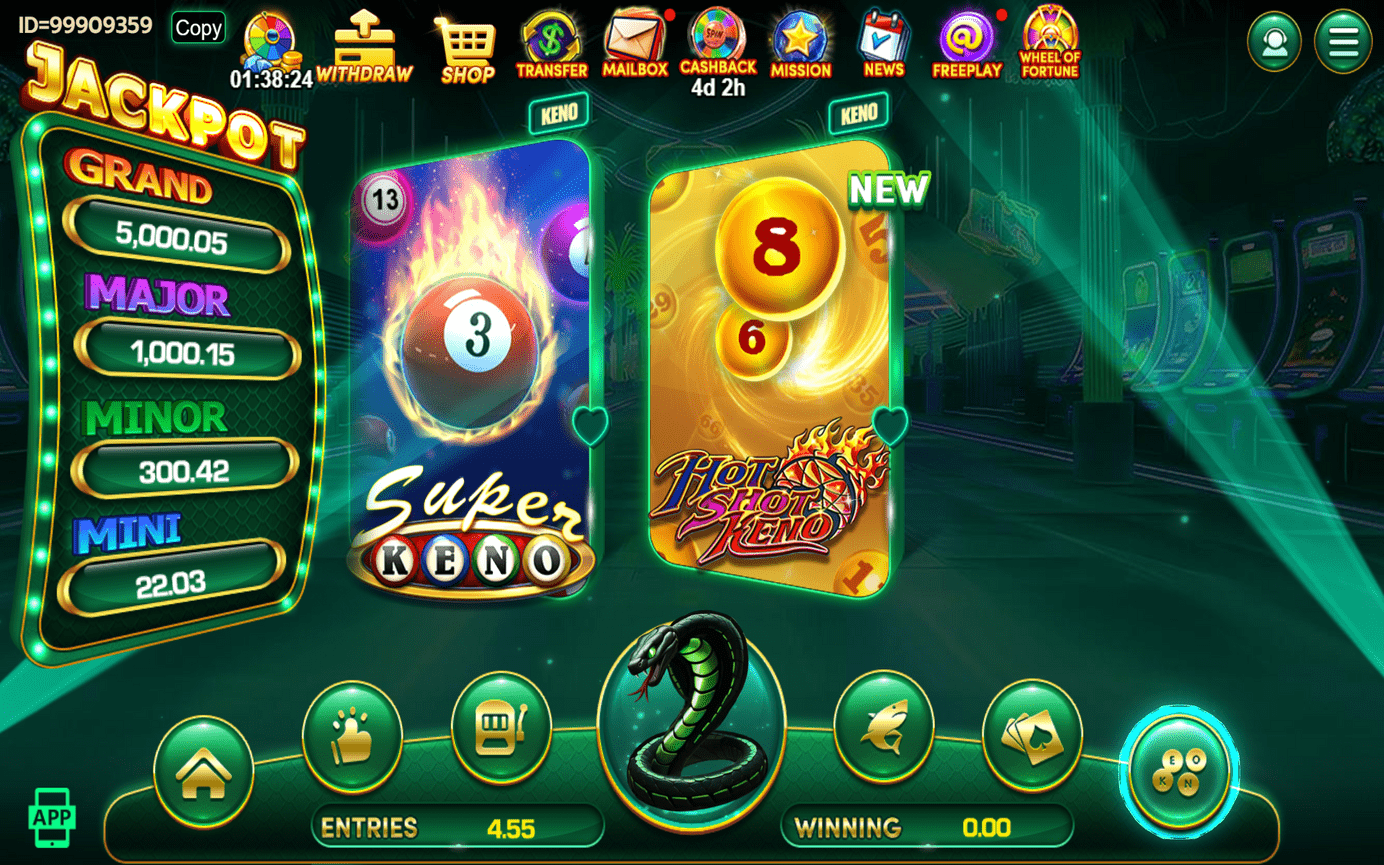Open the hamburger menu
Screen dimensions: 1384x865
point(1342,42)
